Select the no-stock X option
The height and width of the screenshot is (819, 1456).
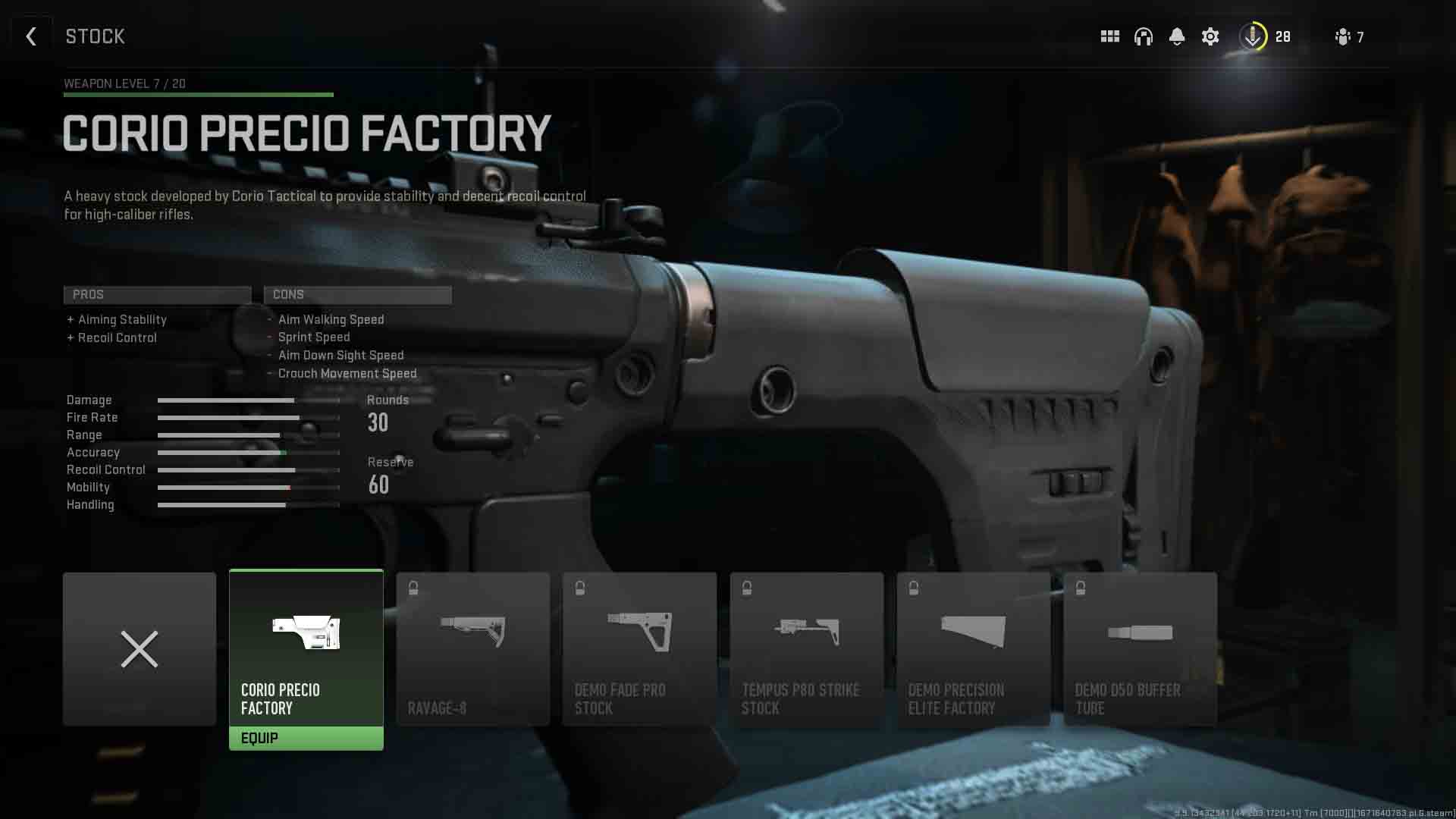pos(139,649)
